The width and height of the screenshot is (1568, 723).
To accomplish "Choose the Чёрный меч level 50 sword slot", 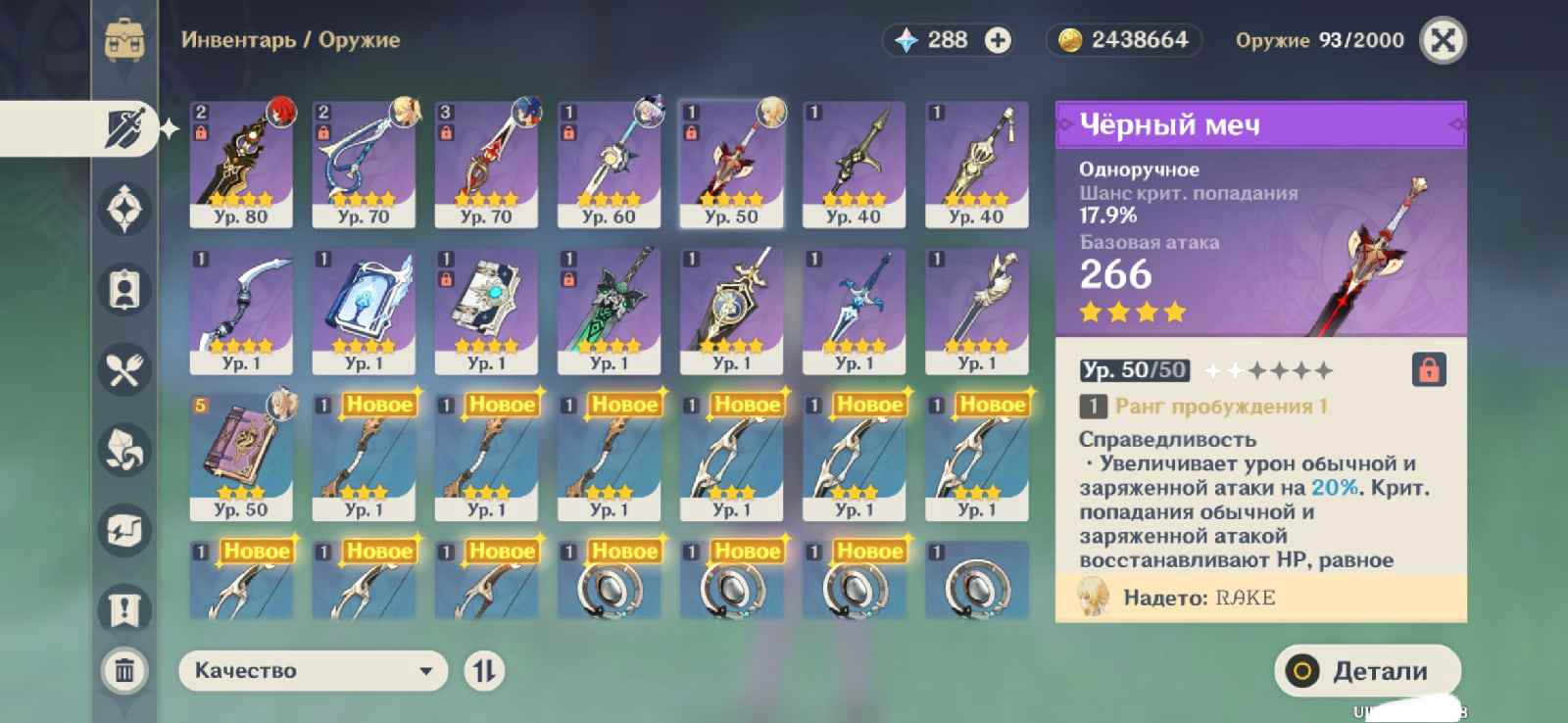I will 731,165.
